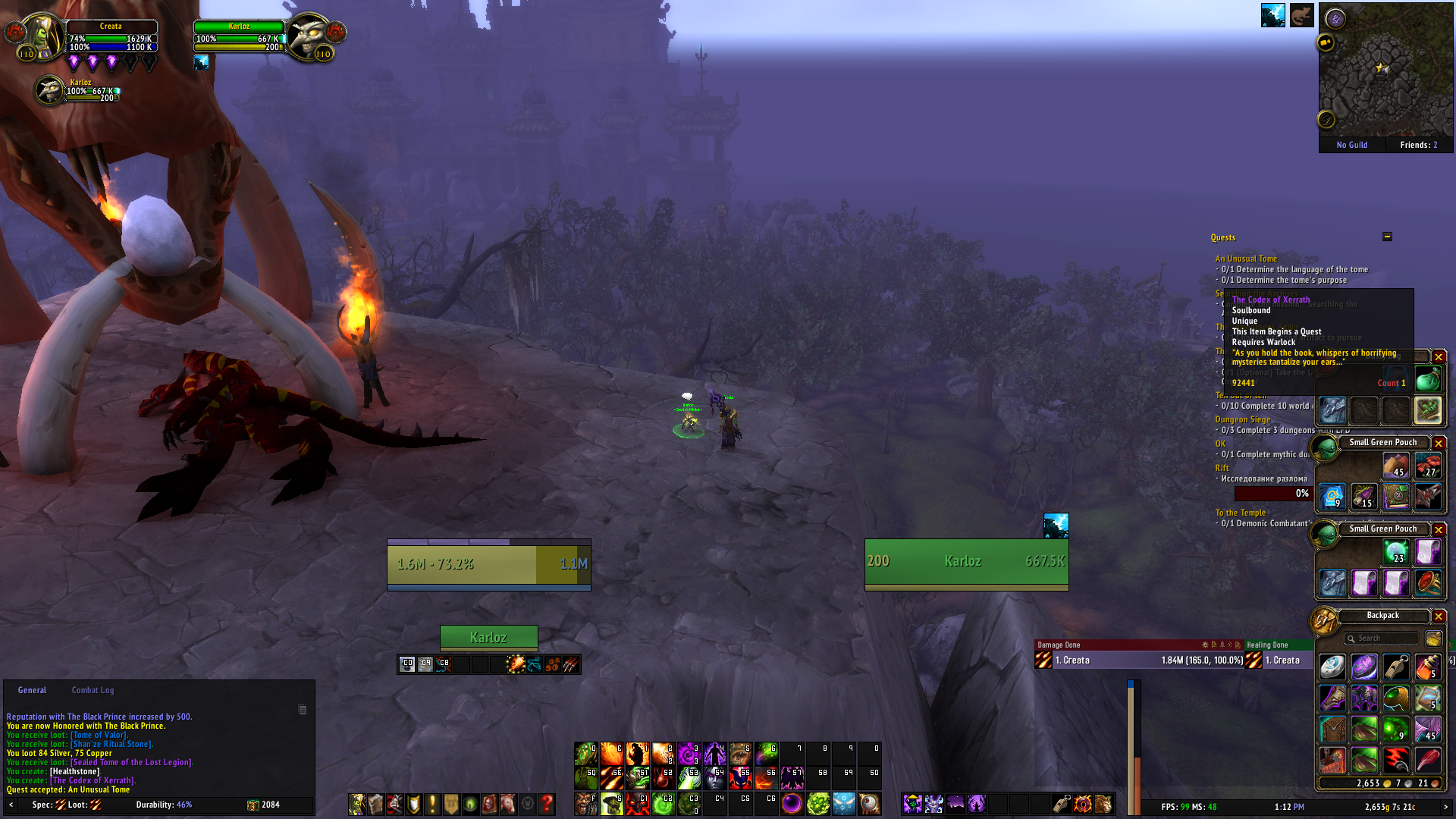Open the Friends list panel
This screenshot has width=1456, height=819.
[x=1418, y=145]
